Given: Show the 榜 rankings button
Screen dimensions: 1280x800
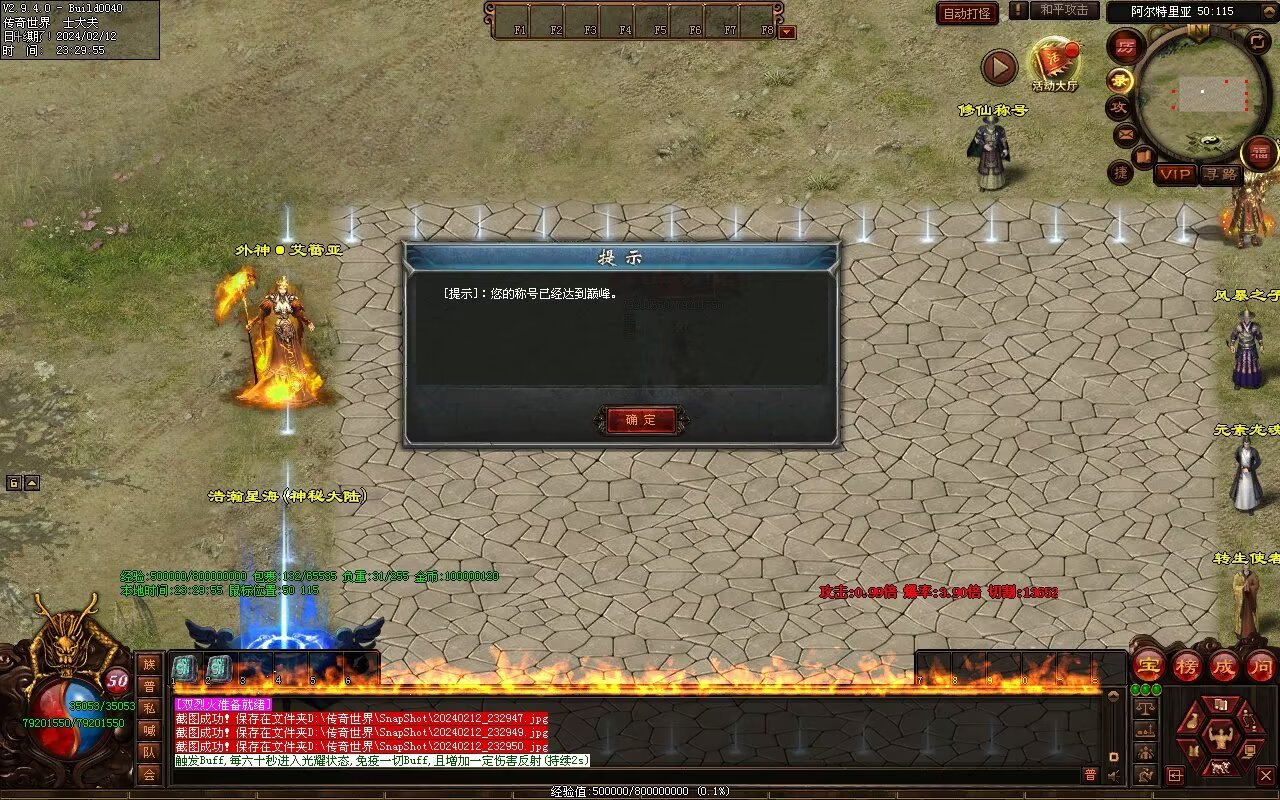Looking at the screenshot, I should [1187, 665].
